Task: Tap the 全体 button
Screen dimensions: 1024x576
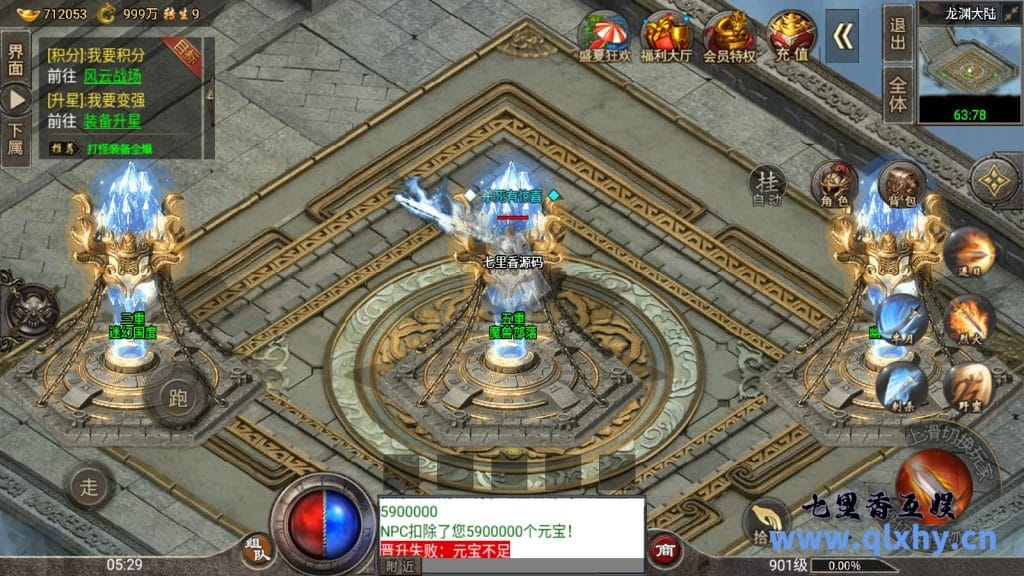Action: pos(897,94)
